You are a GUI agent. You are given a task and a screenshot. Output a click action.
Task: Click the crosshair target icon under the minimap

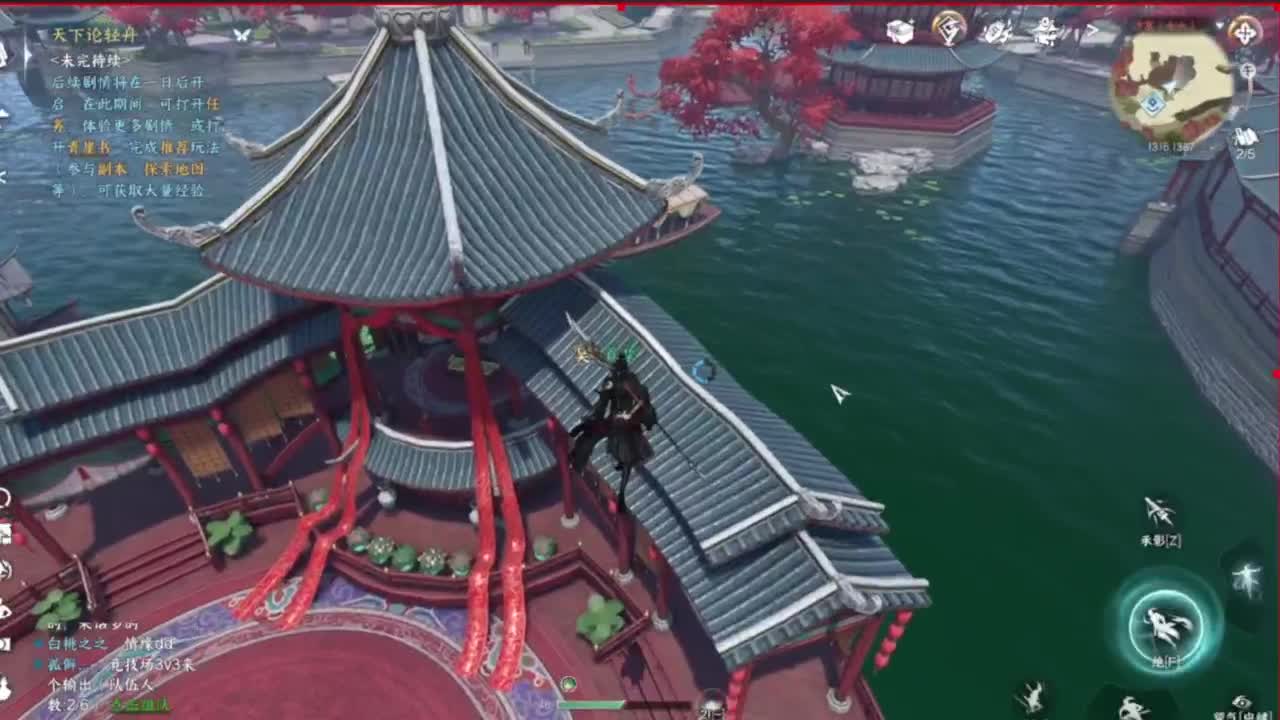pyautogui.click(x=1247, y=69)
